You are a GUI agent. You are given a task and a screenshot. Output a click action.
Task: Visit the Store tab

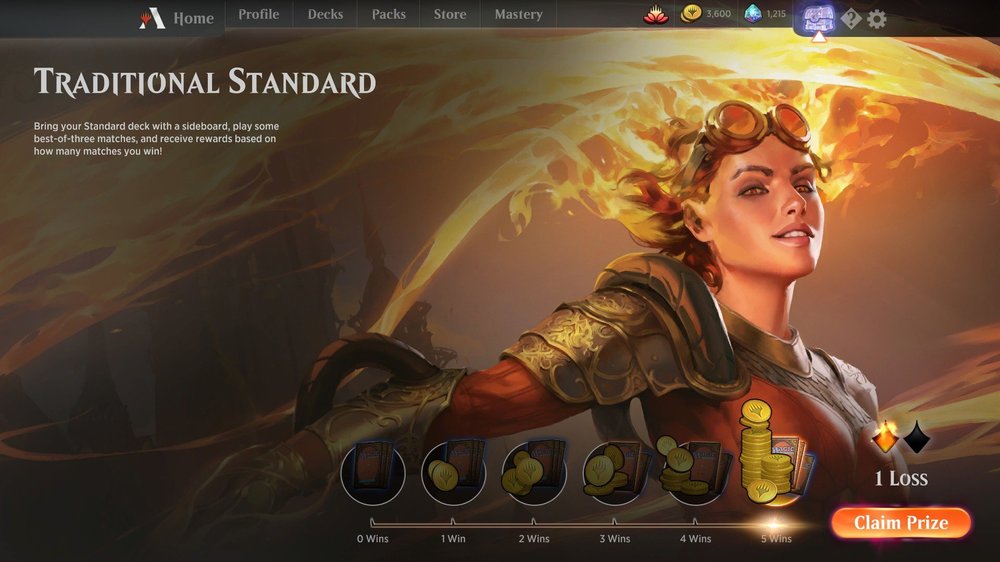pyautogui.click(x=450, y=15)
